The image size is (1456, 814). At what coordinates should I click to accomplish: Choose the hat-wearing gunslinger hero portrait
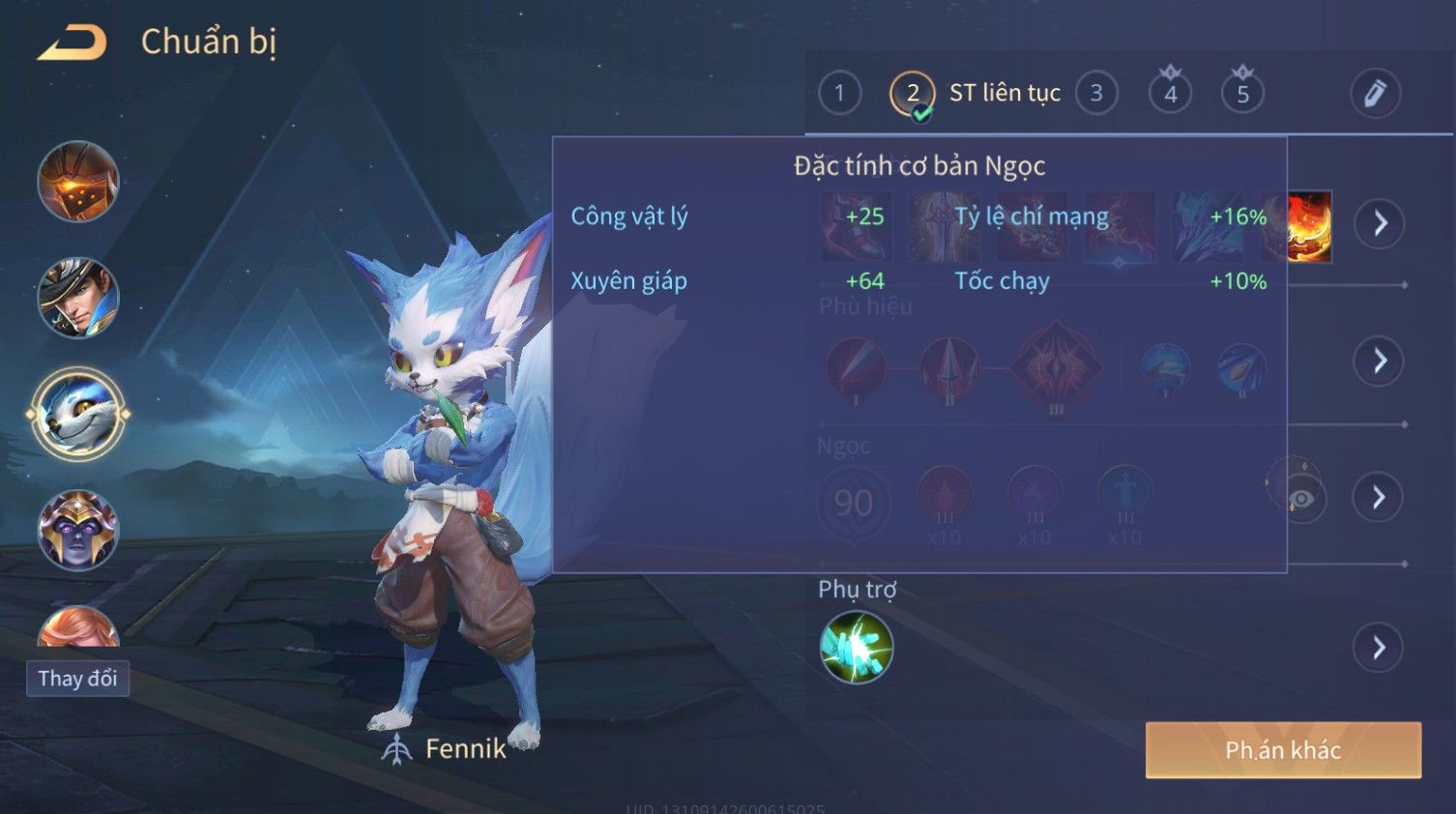(77, 298)
